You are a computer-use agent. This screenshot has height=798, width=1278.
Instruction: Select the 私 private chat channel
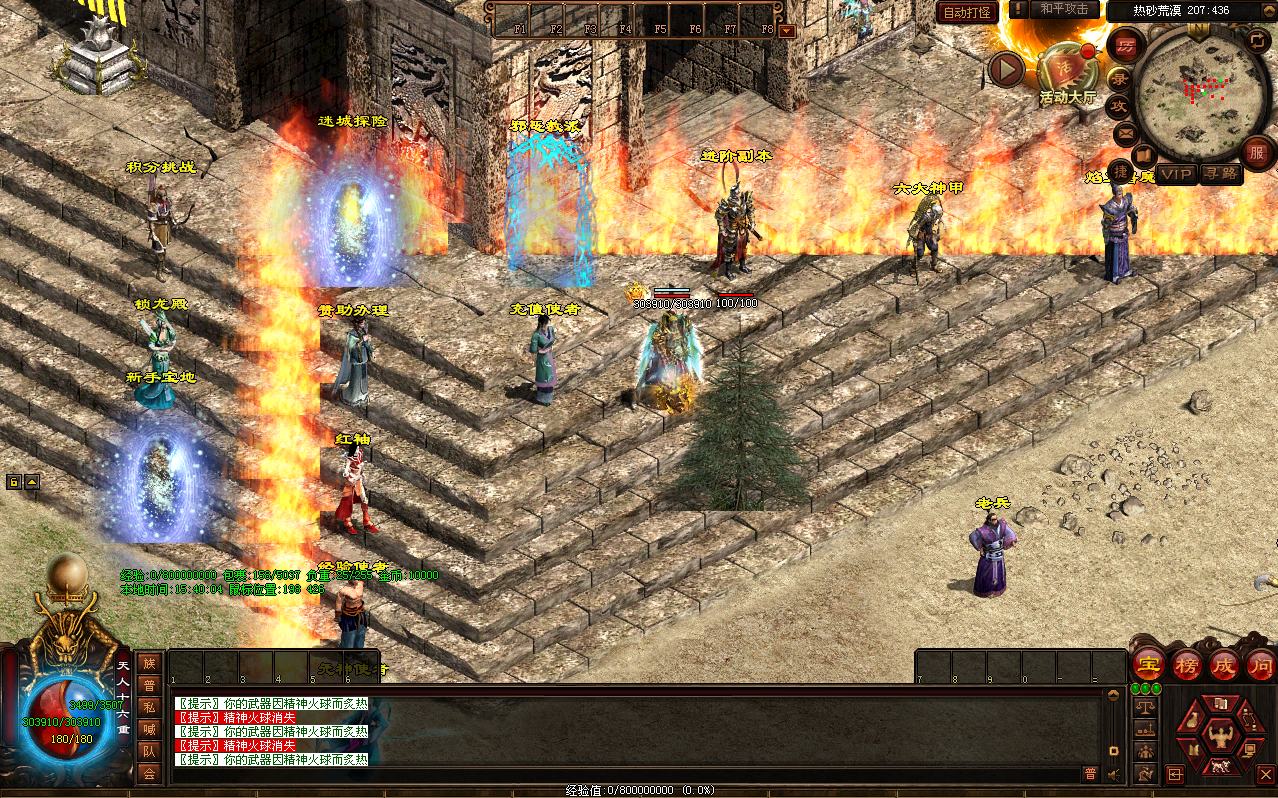click(149, 707)
